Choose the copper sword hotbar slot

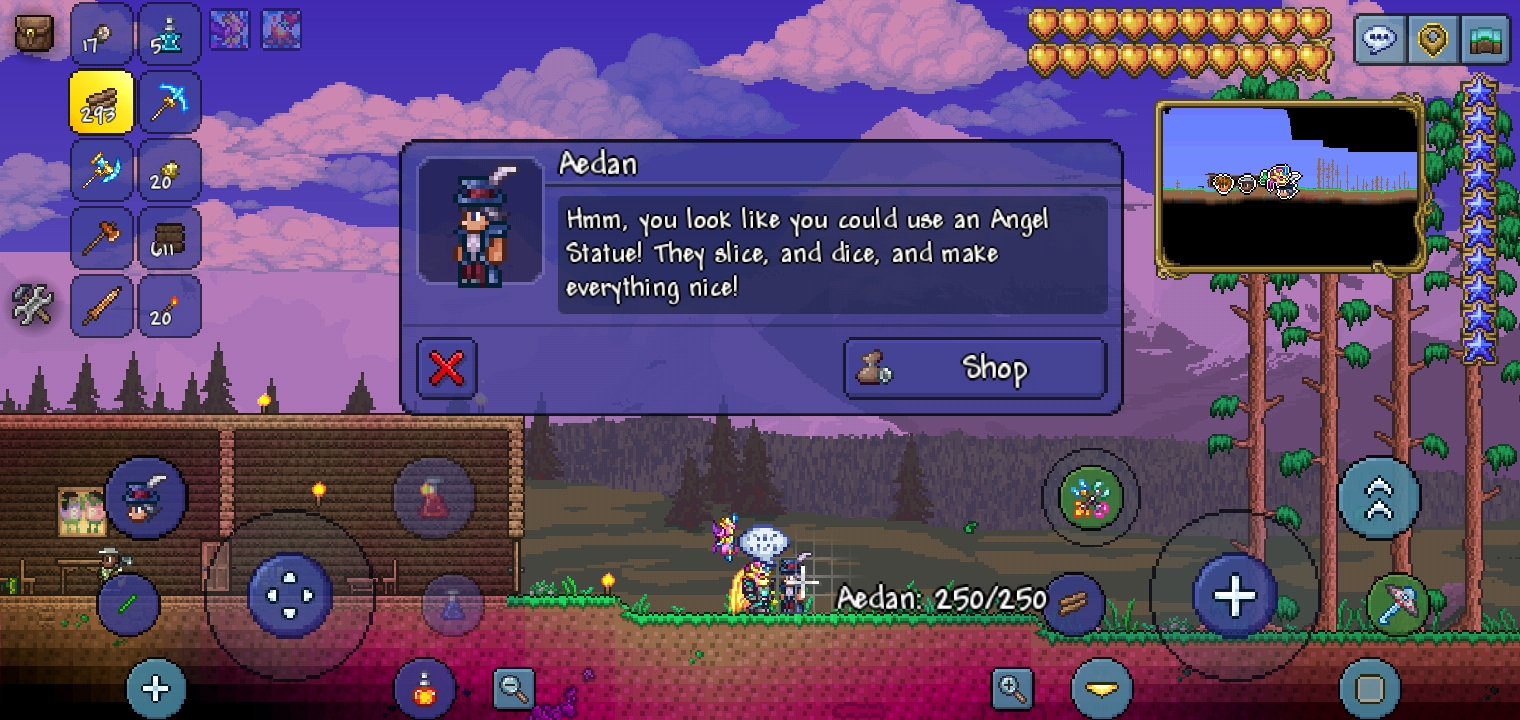(101, 306)
